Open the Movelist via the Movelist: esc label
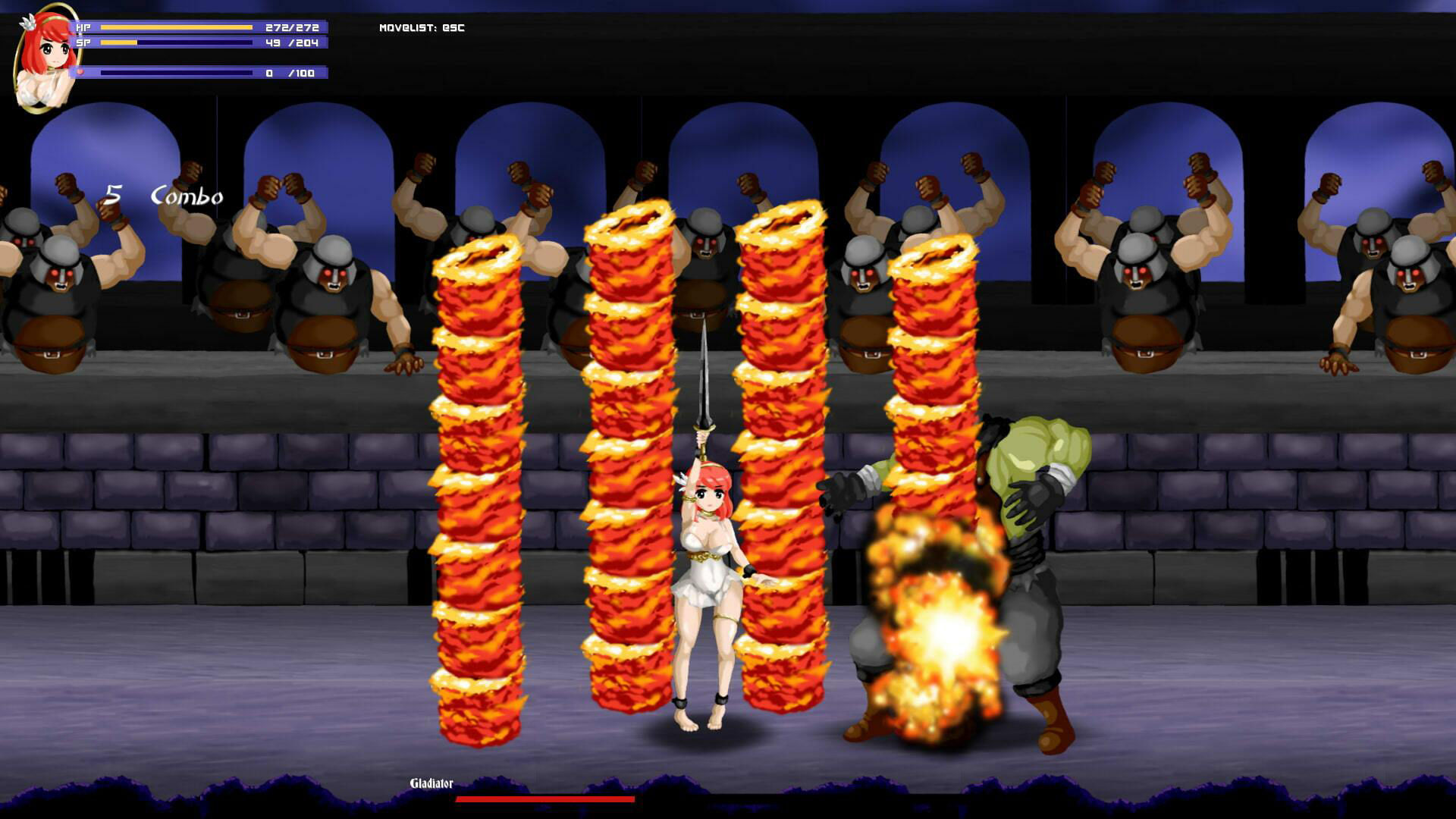The image size is (1456, 819). point(422,27)
